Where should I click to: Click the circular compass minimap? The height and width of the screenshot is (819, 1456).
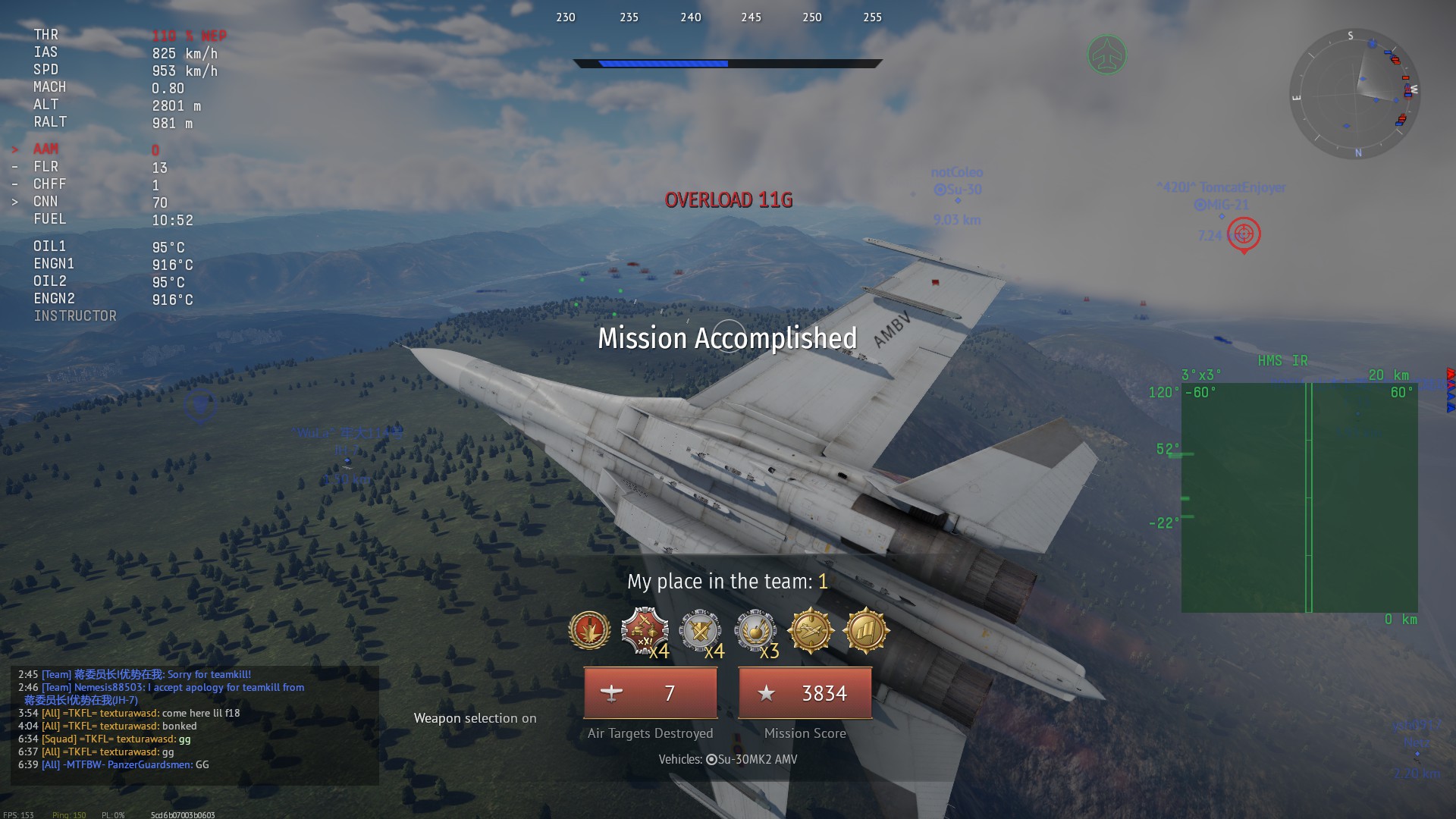pos(1354,94)
